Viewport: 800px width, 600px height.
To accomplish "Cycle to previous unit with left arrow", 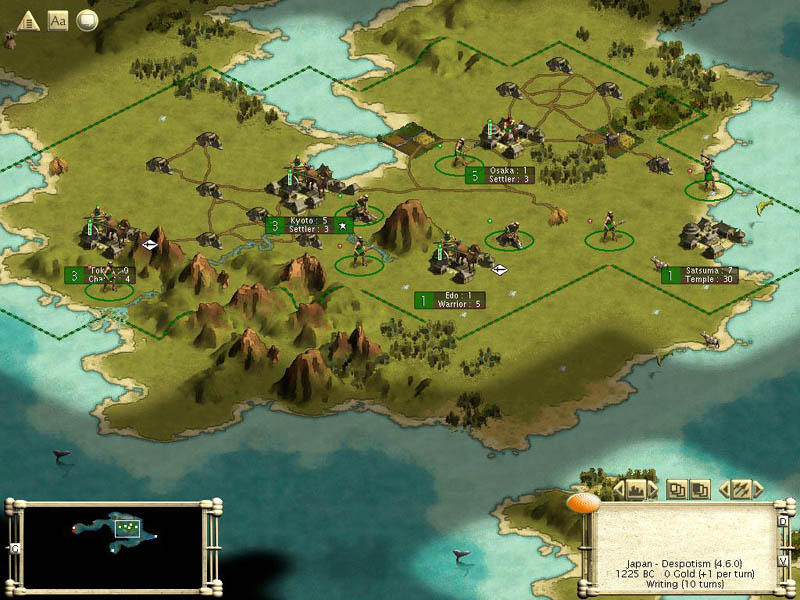I will (x=722, y=490).
